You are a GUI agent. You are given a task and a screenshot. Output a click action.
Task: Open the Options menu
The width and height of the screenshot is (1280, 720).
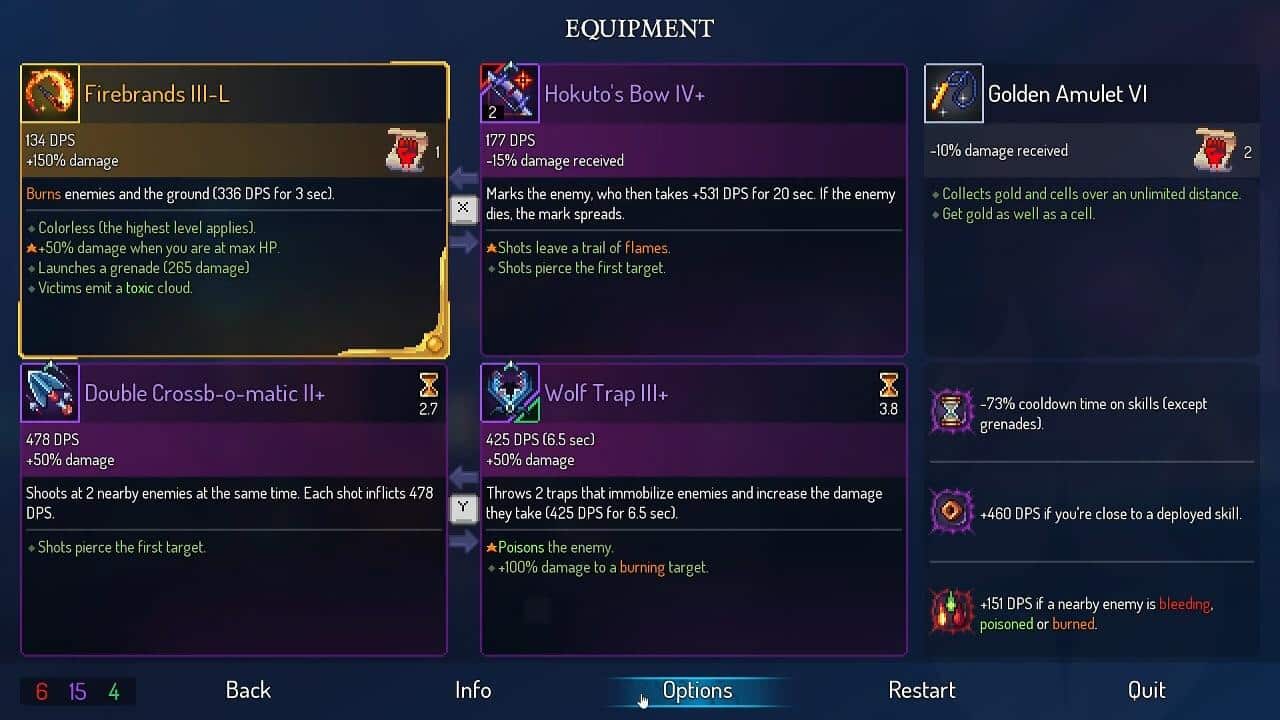[x=697, y=690]
